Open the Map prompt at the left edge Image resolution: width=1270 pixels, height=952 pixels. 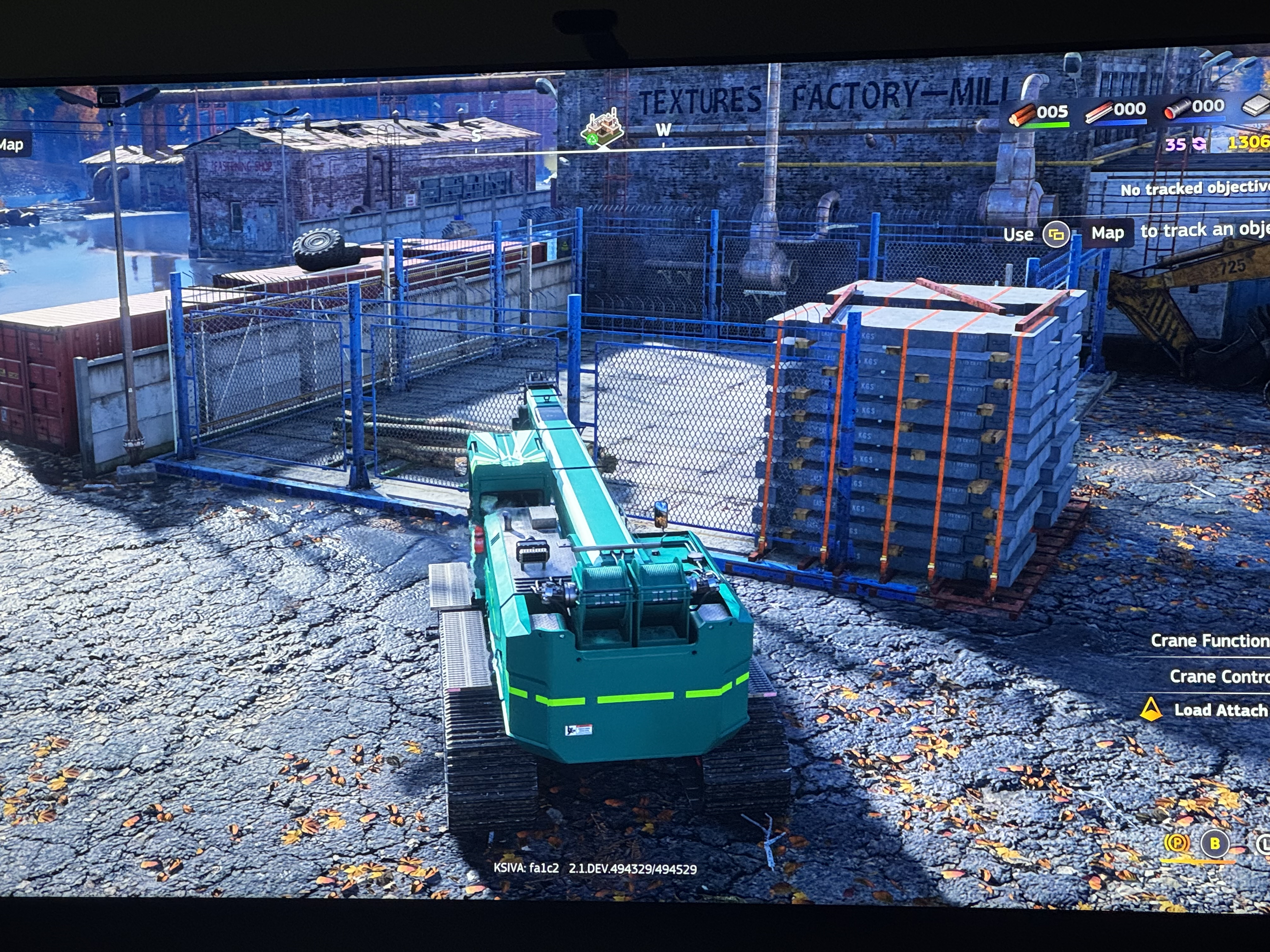[x=12, y=144]
